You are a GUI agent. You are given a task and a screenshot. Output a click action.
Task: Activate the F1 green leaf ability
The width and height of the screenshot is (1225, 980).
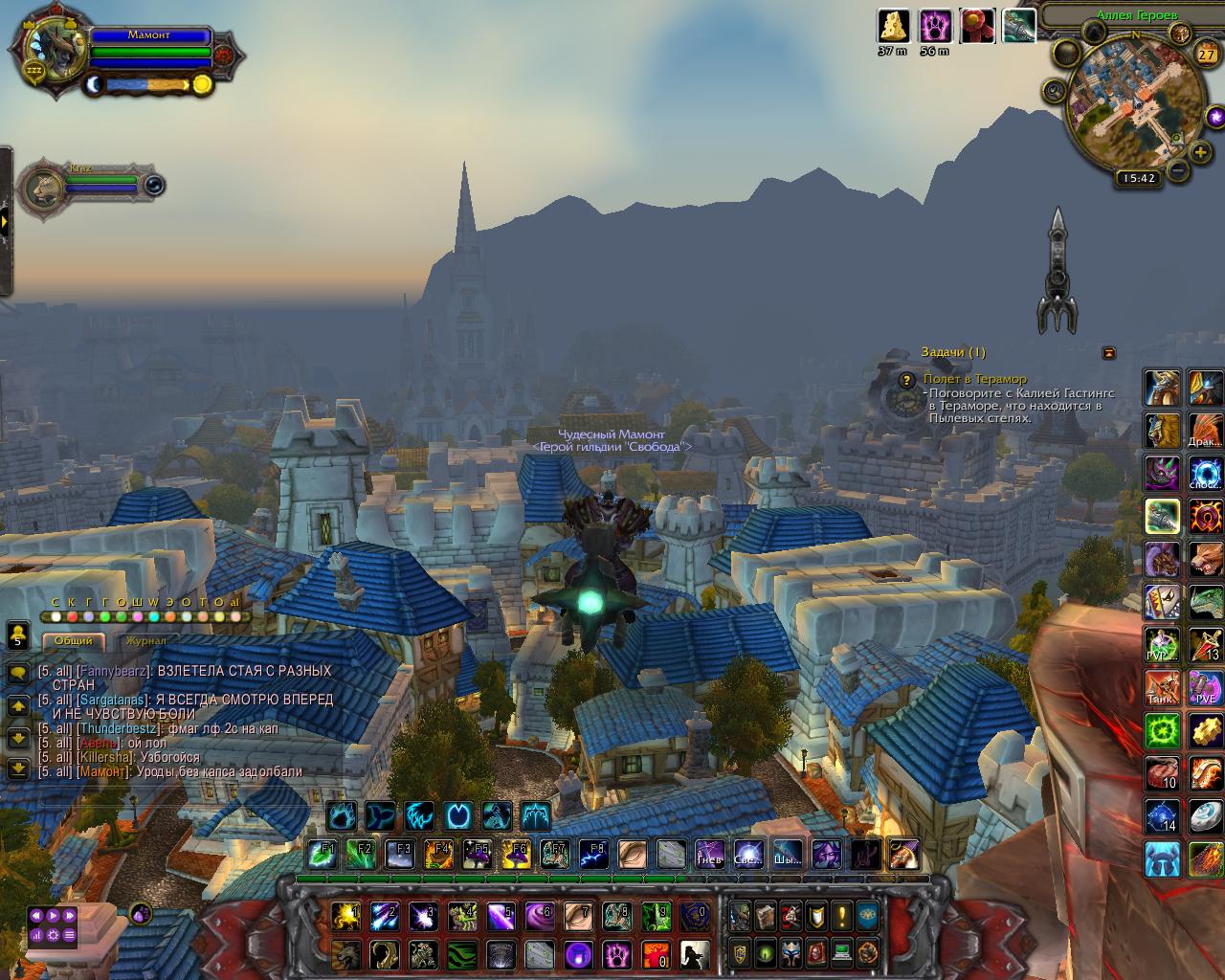pos(323,854)
